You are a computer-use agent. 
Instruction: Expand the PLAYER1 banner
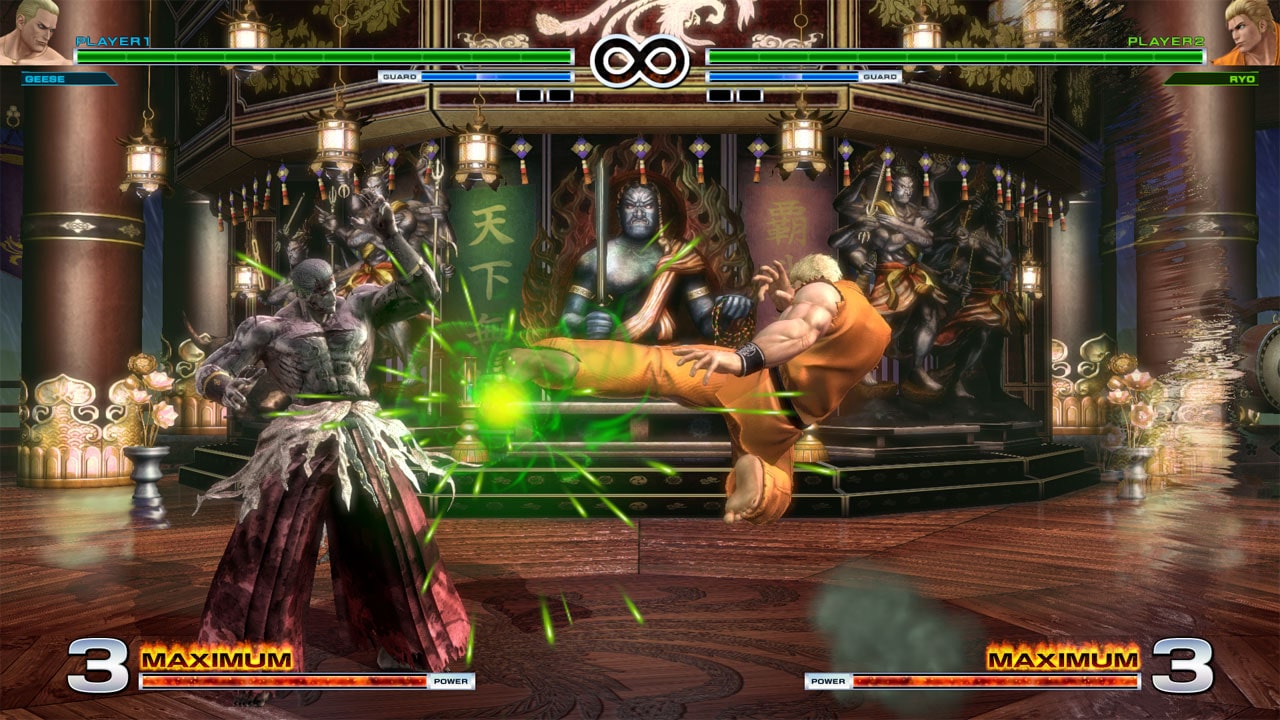pos(110,40)
